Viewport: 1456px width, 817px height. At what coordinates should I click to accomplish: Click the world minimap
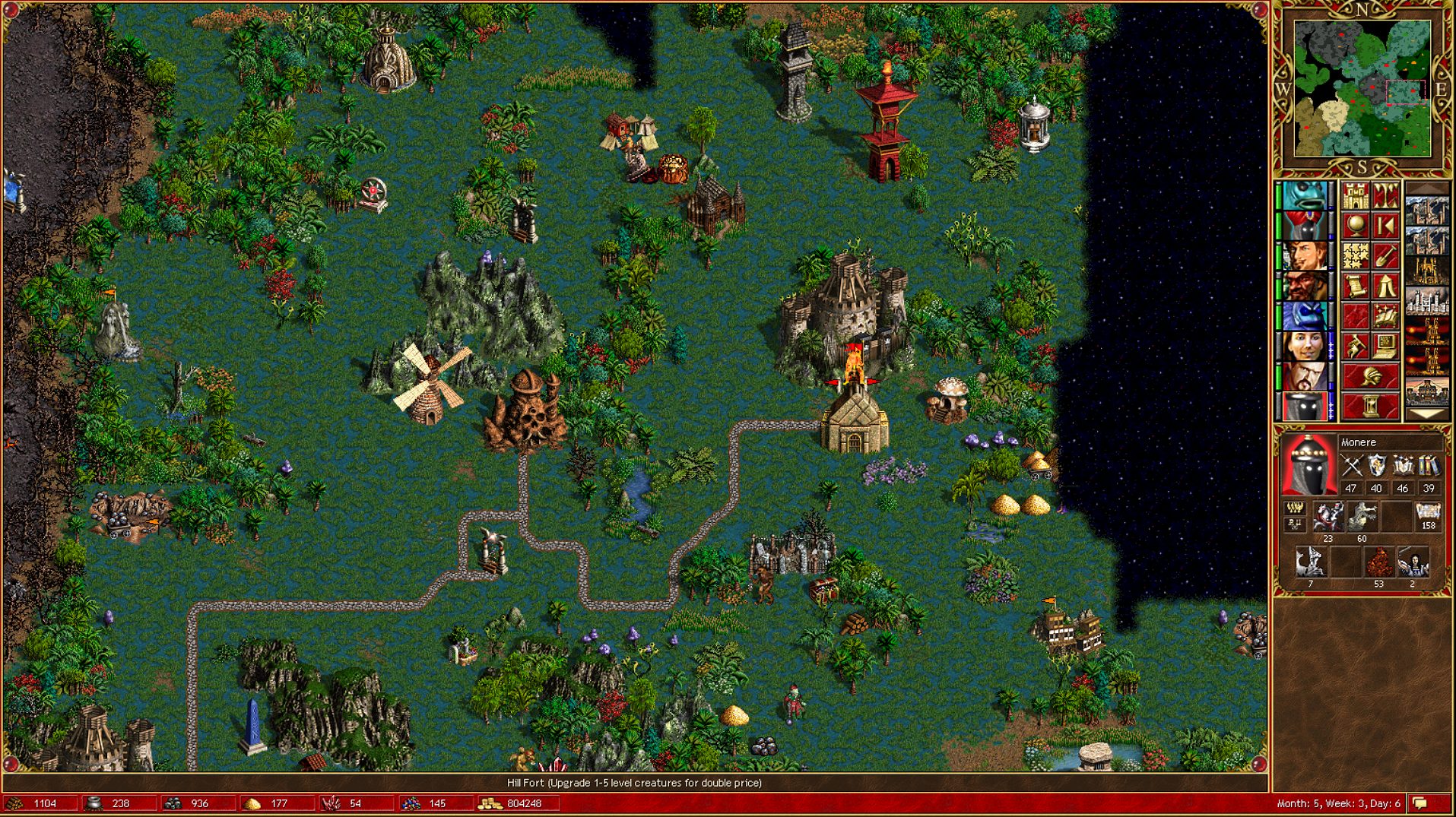click(x=1362, y=89)
